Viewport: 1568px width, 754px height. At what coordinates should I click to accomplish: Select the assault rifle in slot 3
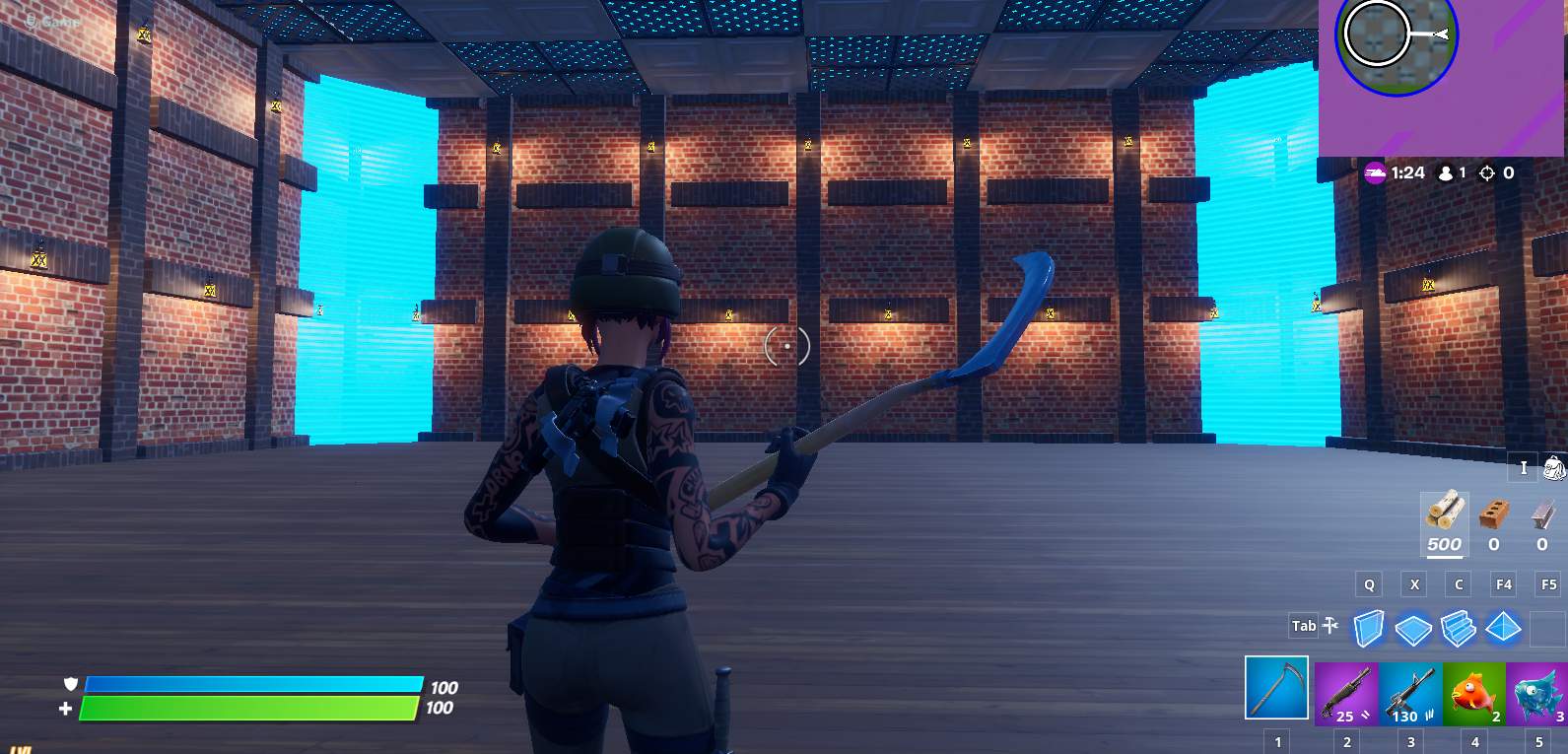pyautogui.click(x=1408, y=690)
